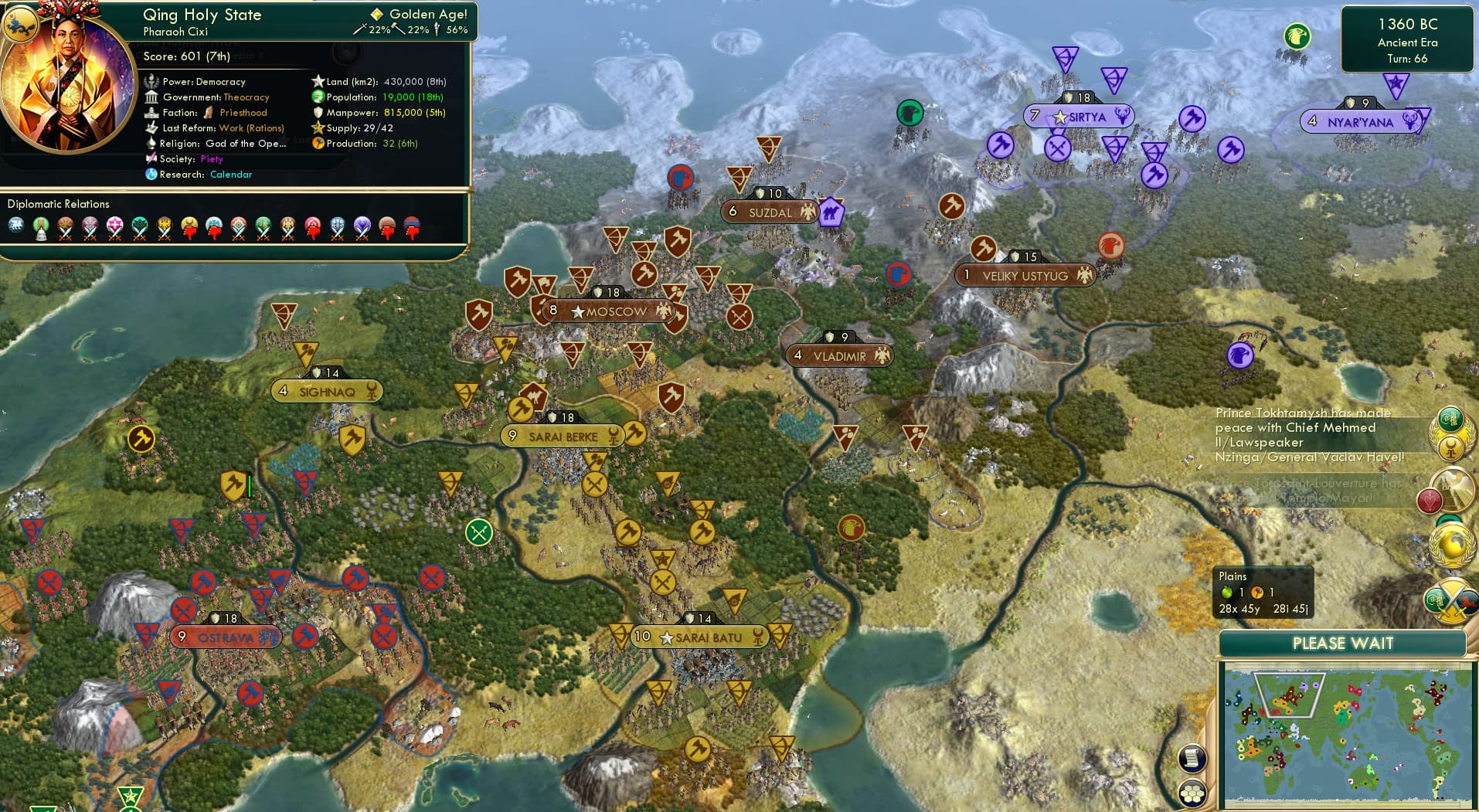Screen dimensions: 1479x812
Task: Open the crossed-swords war declaration notification
Action: pyautogui.click(x=1450, y=599)
